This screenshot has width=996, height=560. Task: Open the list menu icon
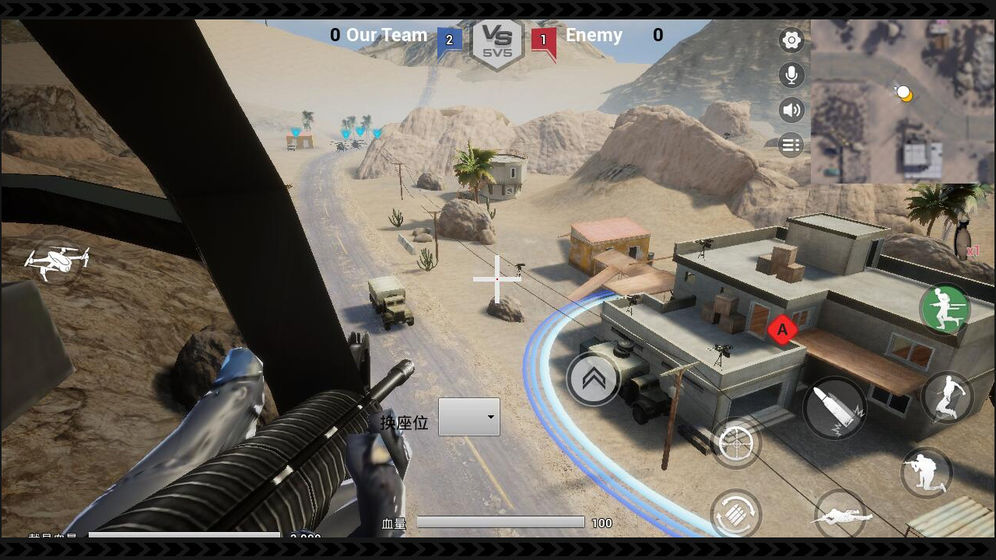[x=791, y=145]
